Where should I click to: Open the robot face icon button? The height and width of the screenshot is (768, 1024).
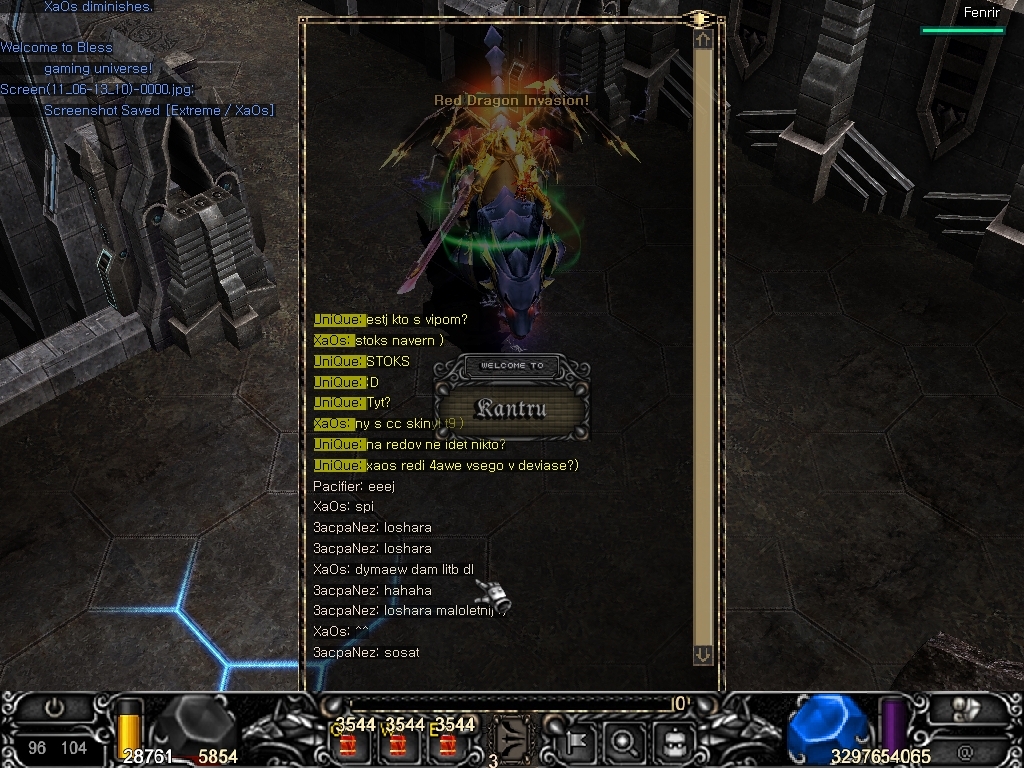(673, 742)
